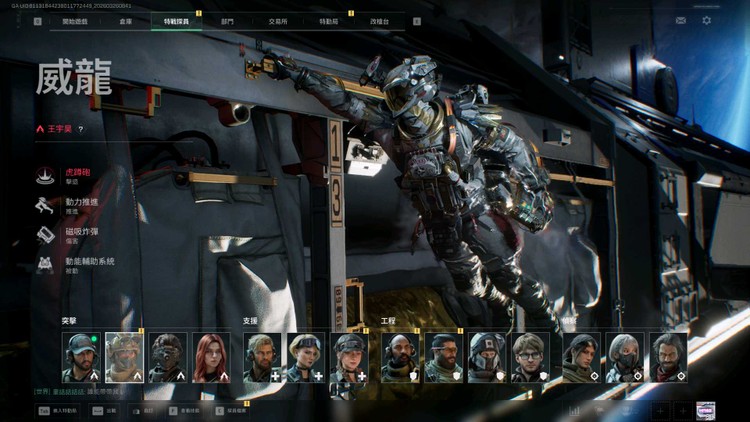
Task: Pick the helmeted engineer operator with red visor
Action: 487,358
